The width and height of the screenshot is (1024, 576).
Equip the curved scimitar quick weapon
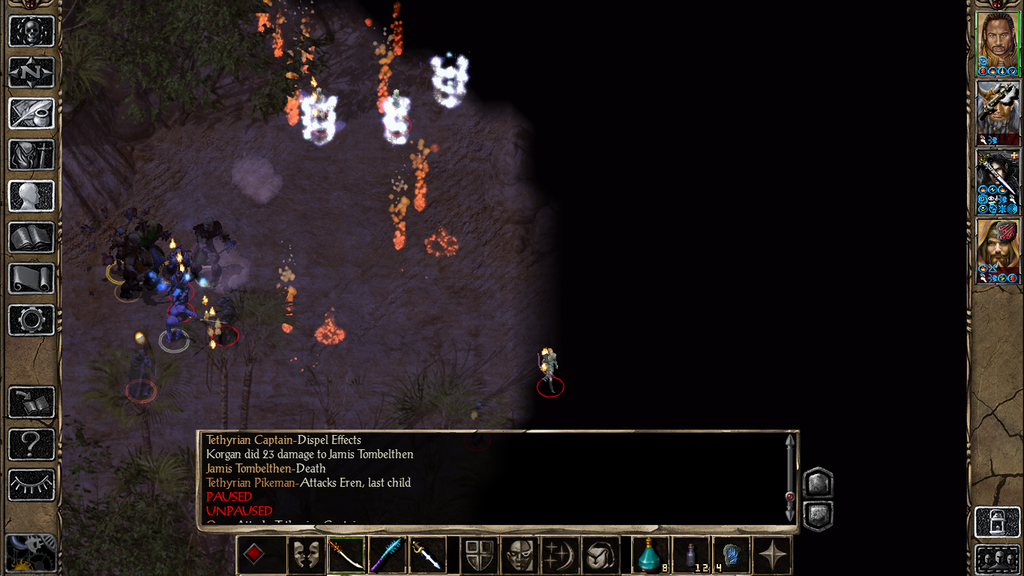347,555
